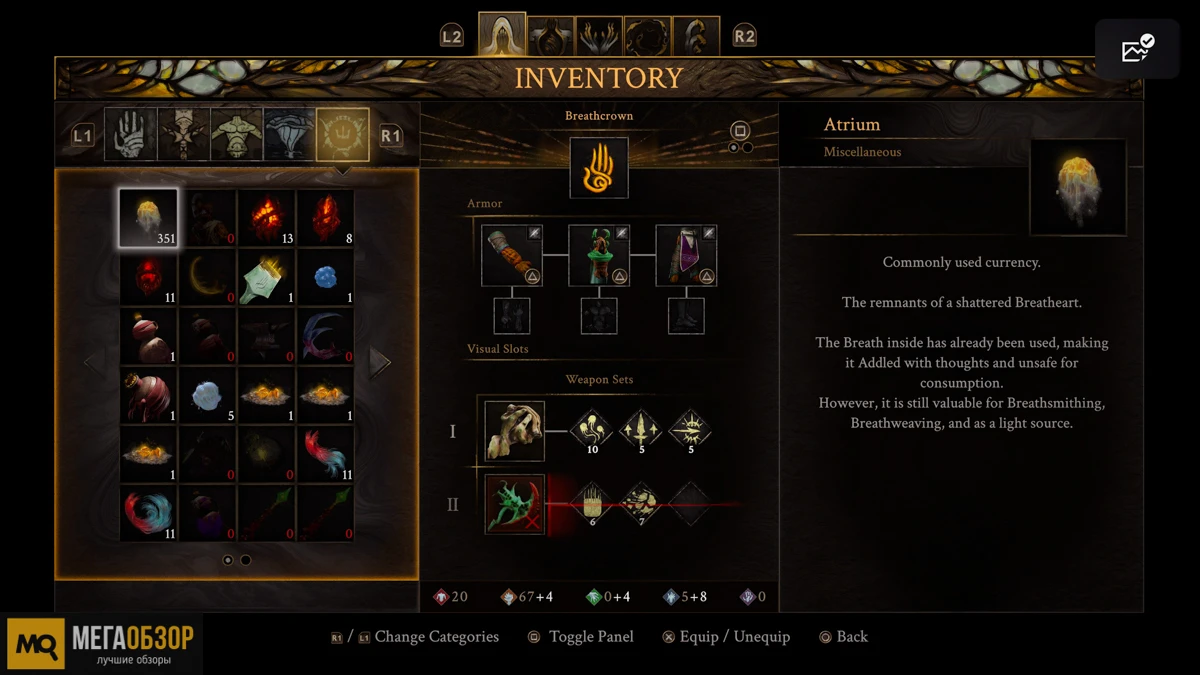Select the Atrium currency item slot
Viewport: 1200px width, 675px height.
point(148,218)
